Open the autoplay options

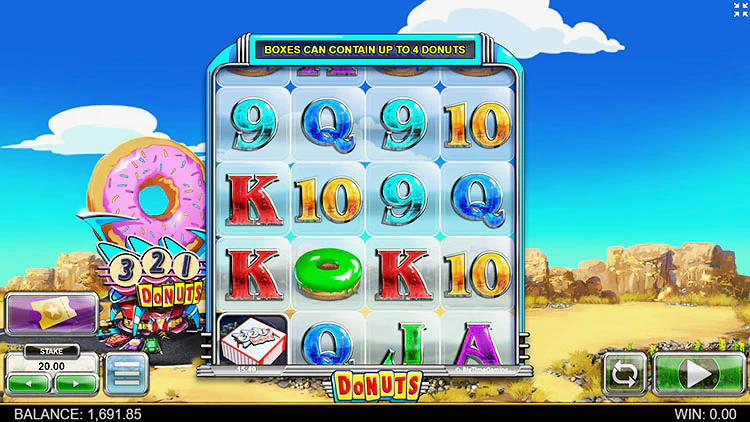tap(625, 375)
